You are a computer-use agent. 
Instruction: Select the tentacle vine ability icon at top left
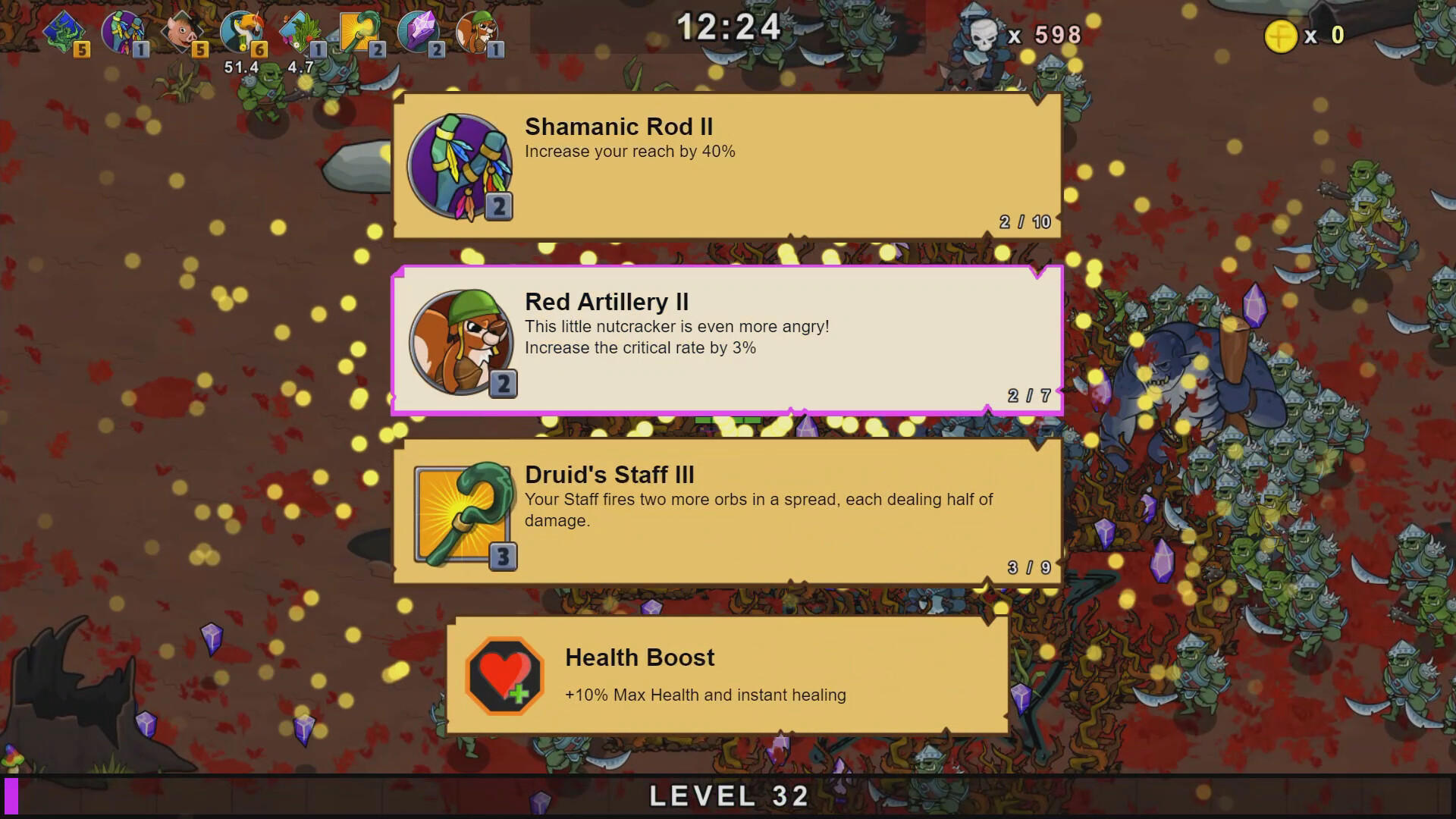point(66,30)
